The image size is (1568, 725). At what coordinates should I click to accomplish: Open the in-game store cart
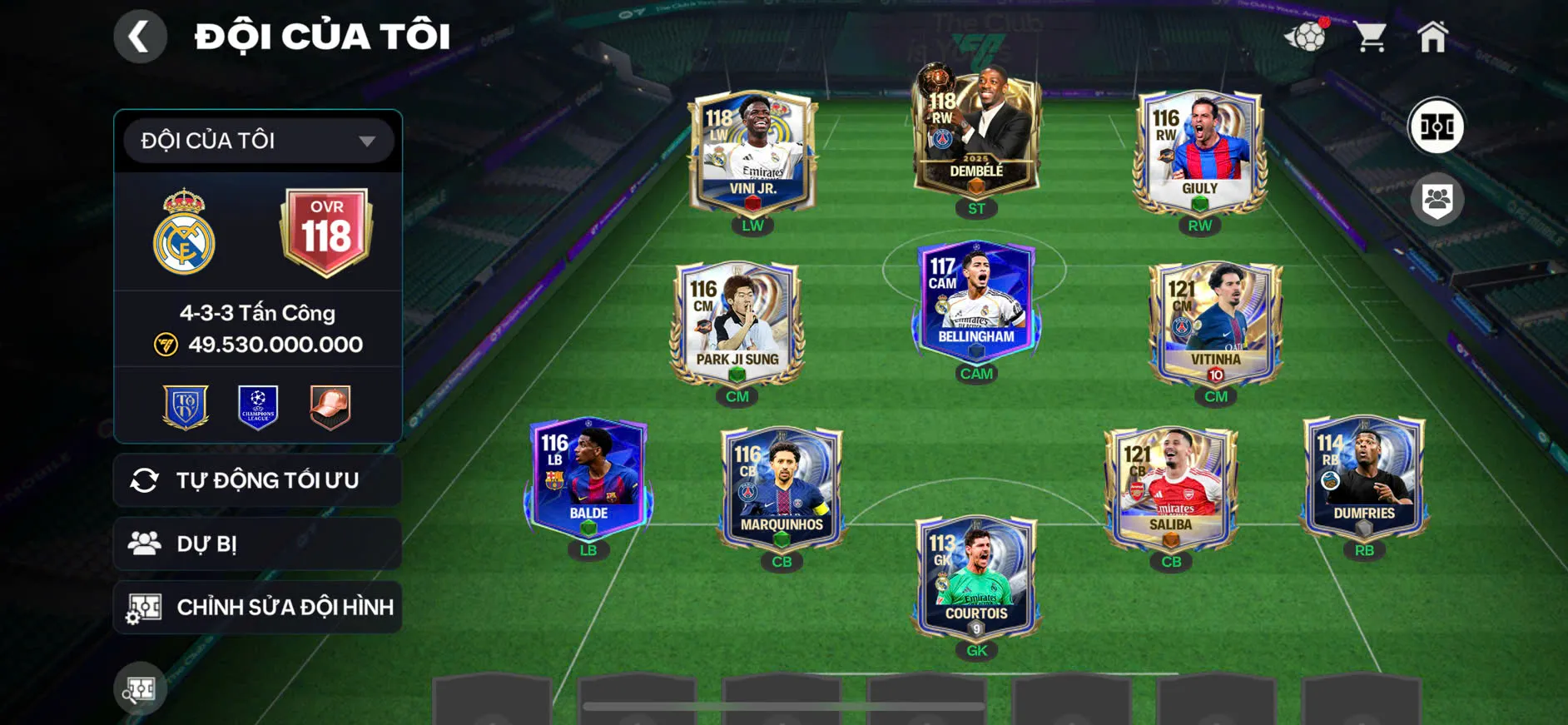pos(1370,35)
